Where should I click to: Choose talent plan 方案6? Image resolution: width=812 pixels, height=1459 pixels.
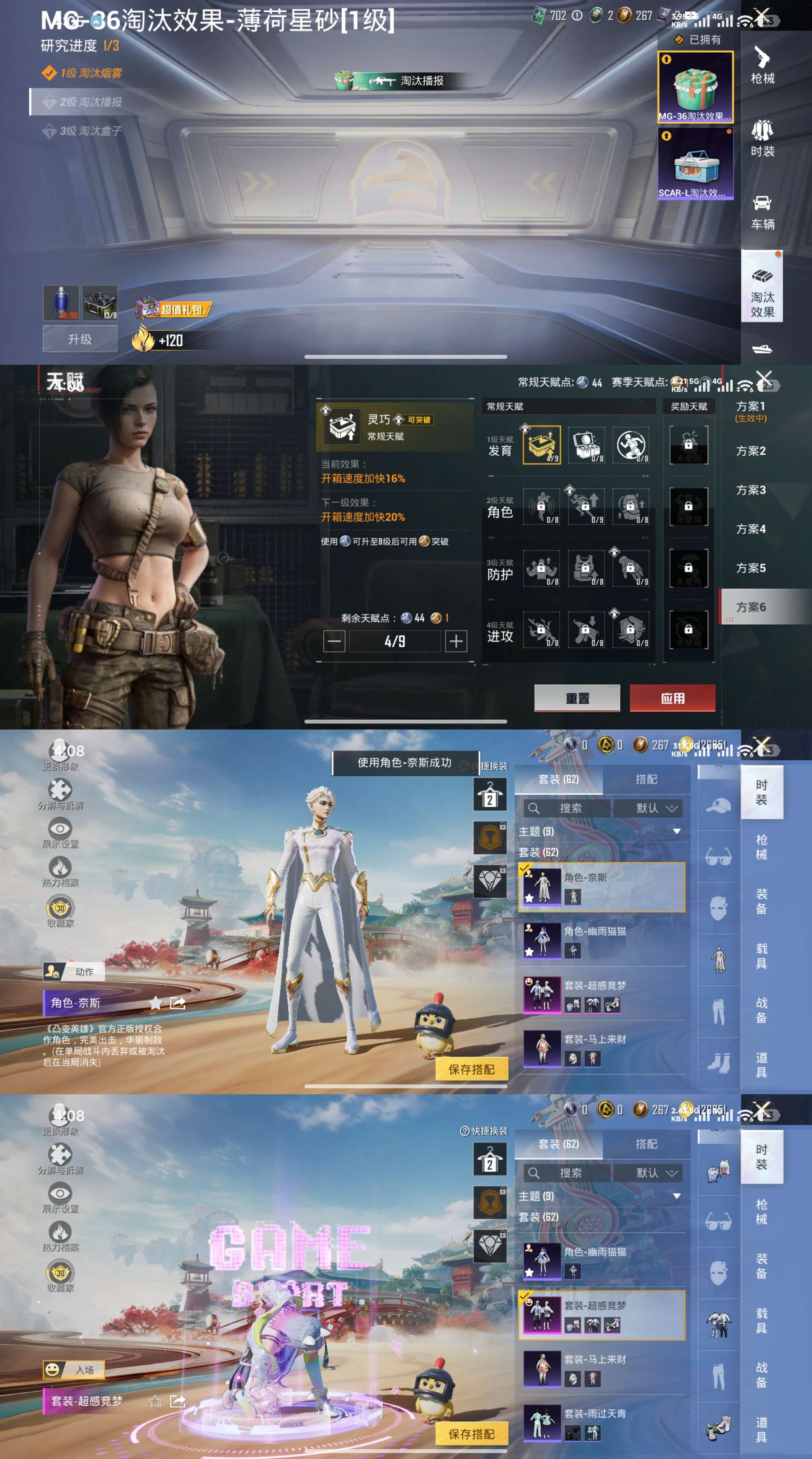tap(750, 607)
